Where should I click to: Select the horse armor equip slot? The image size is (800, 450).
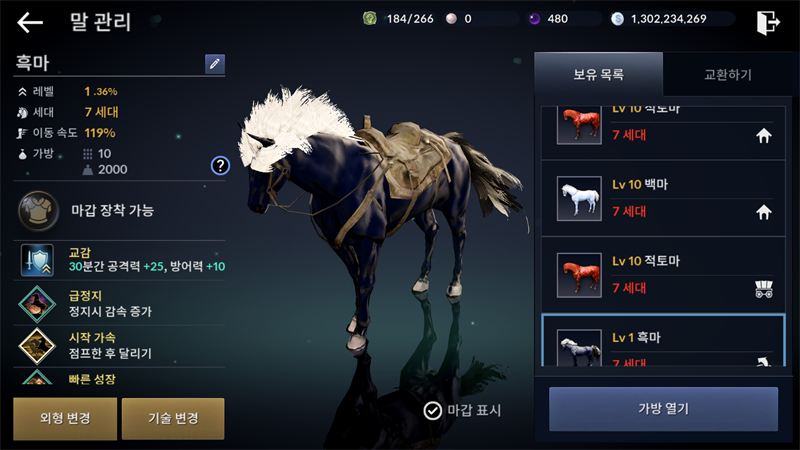point(37,211)
